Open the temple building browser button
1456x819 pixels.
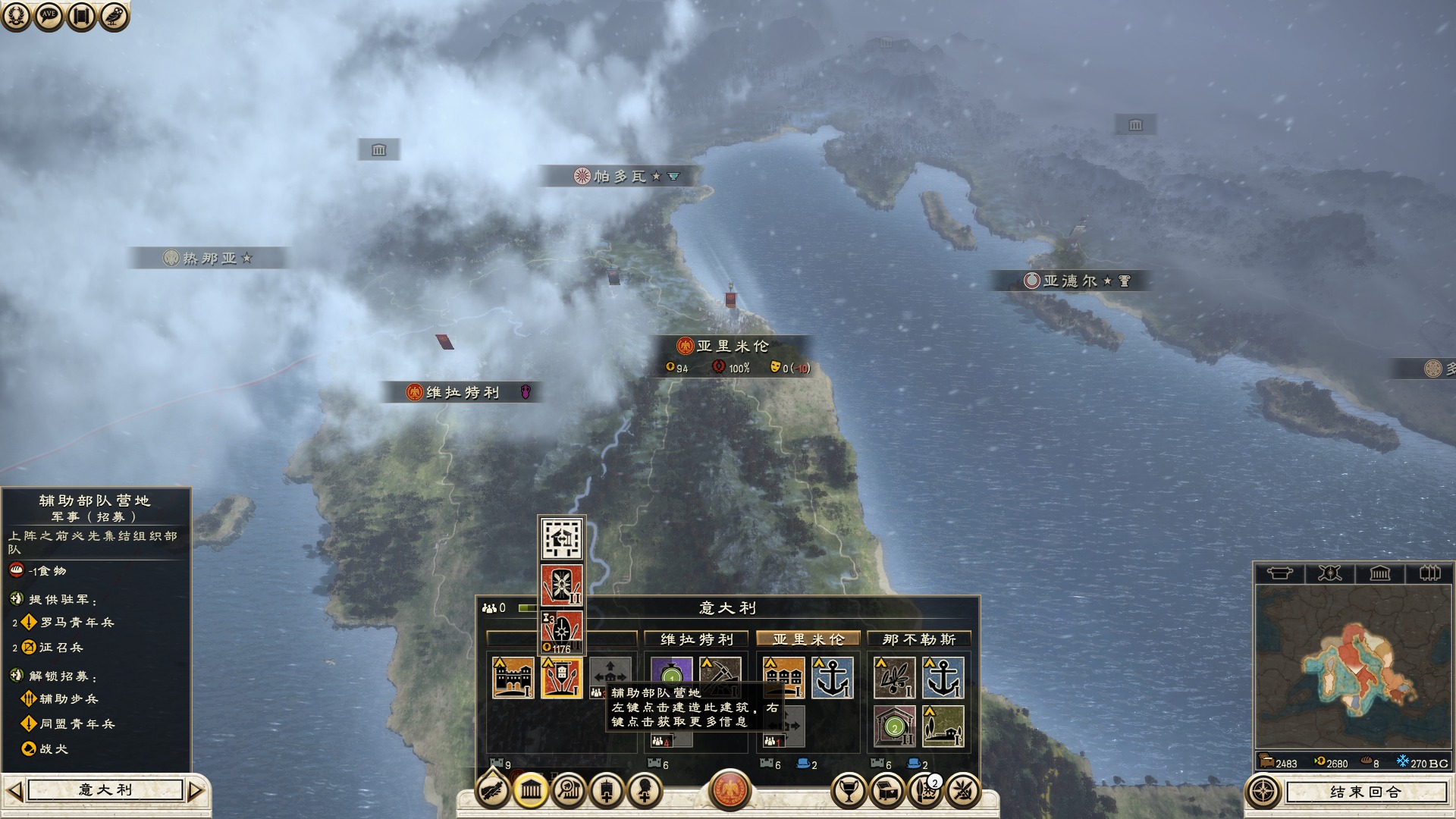531,792
